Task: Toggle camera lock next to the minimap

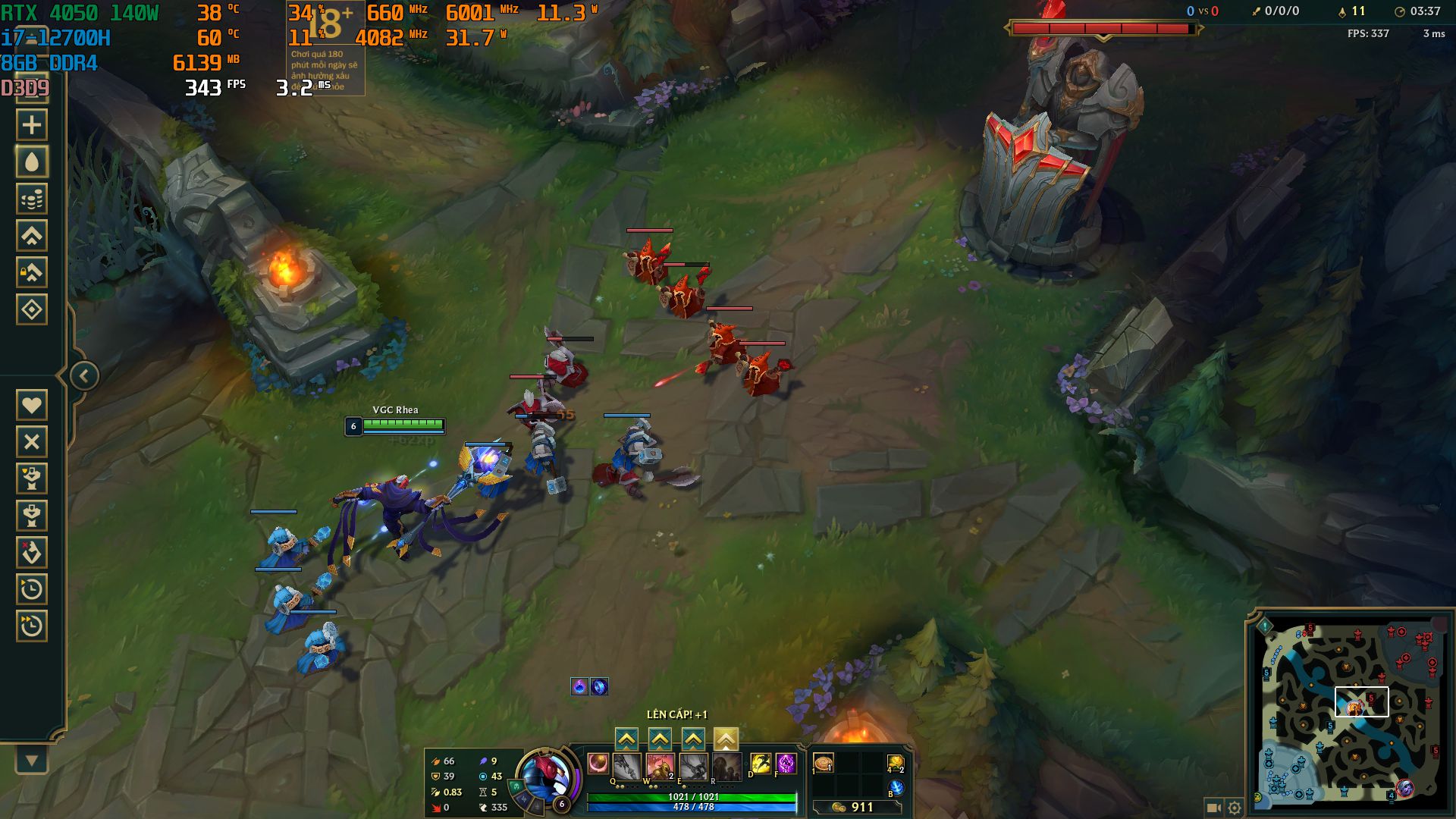Action: coord(1214,808)
